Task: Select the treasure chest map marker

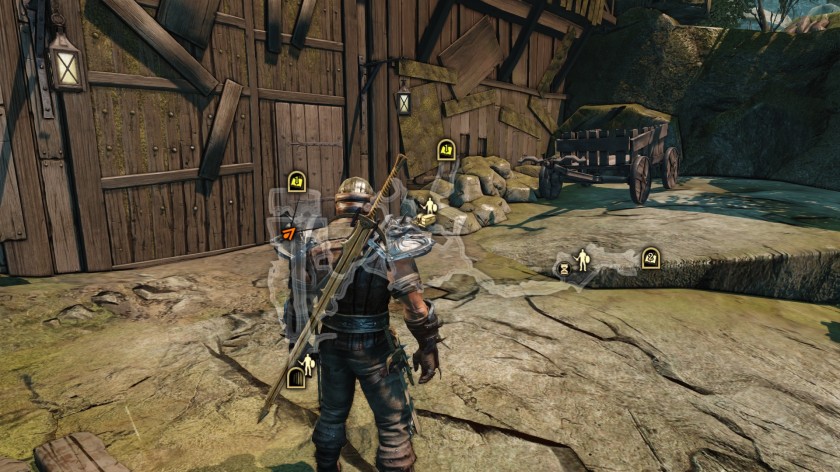Action: coord(427,219)
